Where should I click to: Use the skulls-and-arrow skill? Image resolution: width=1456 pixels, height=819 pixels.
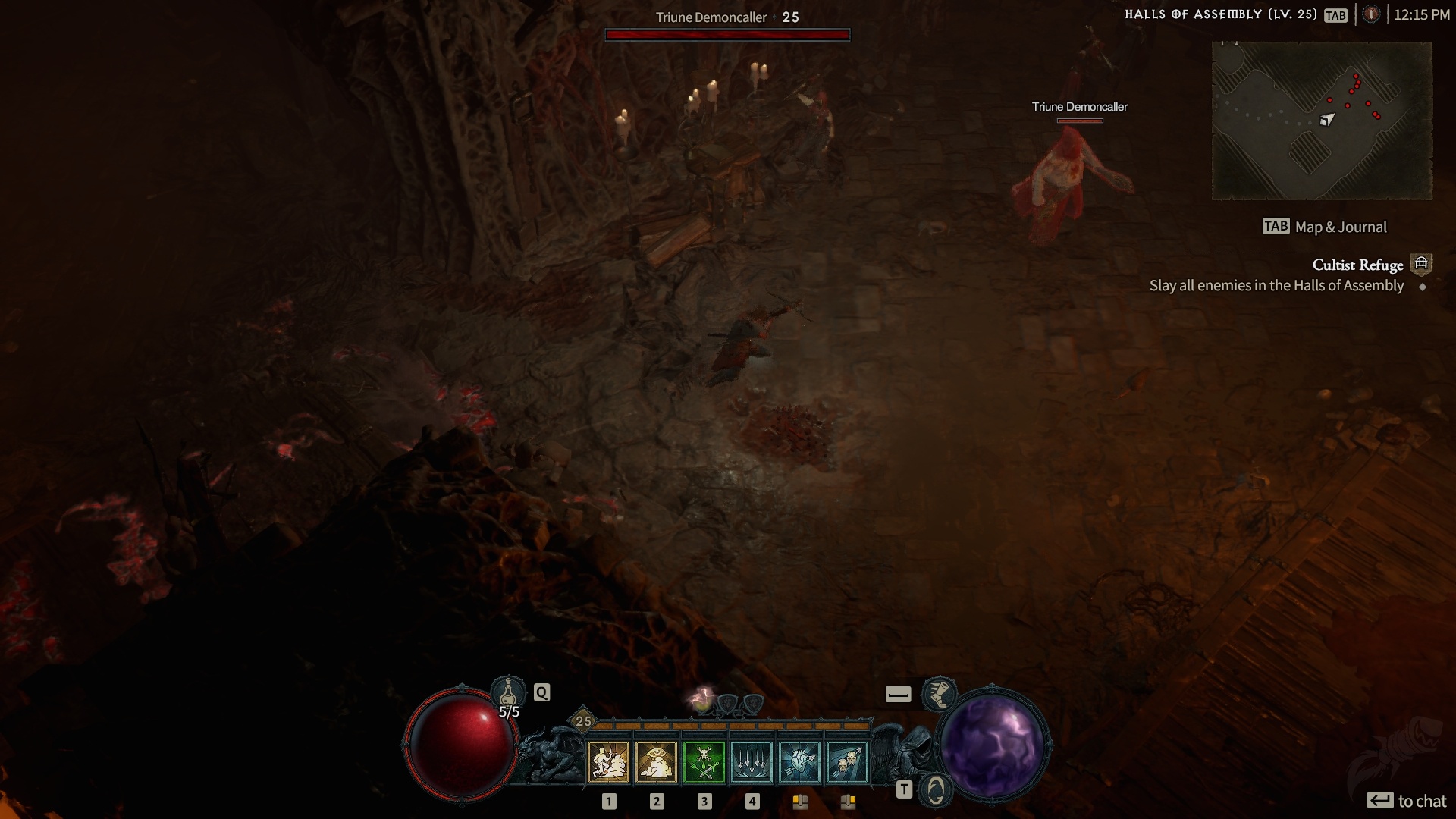click(847, 761)
